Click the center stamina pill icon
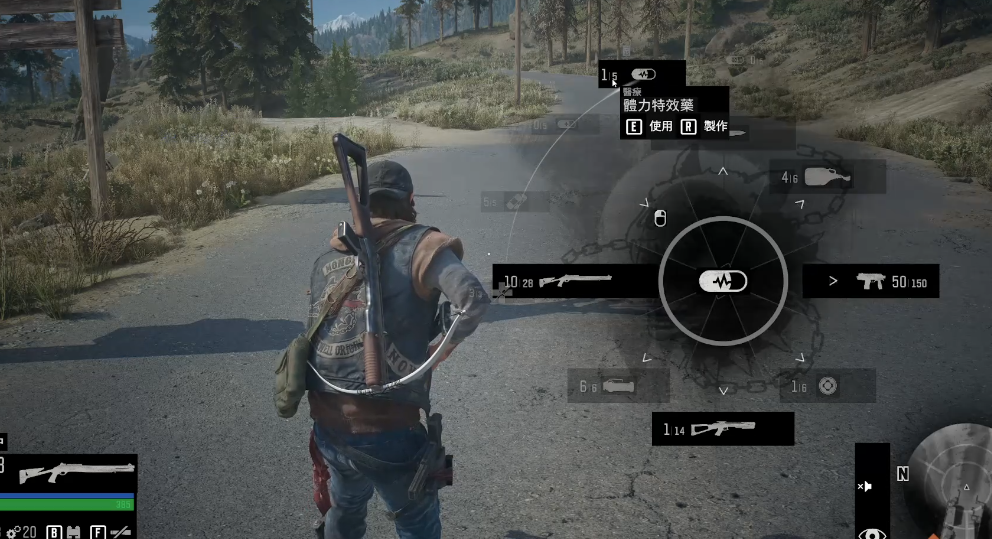Screen dimensions: 992x539 722,282
